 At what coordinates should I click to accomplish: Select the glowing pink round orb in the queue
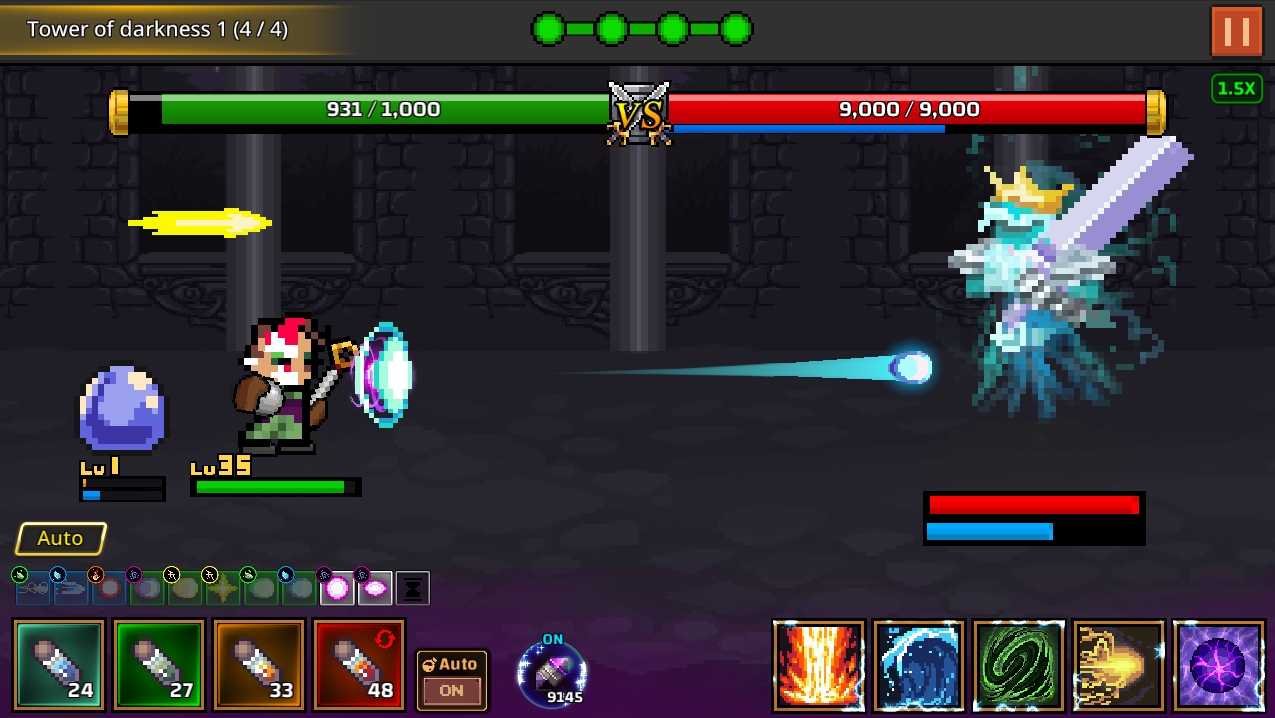click(x=337, y=589)
